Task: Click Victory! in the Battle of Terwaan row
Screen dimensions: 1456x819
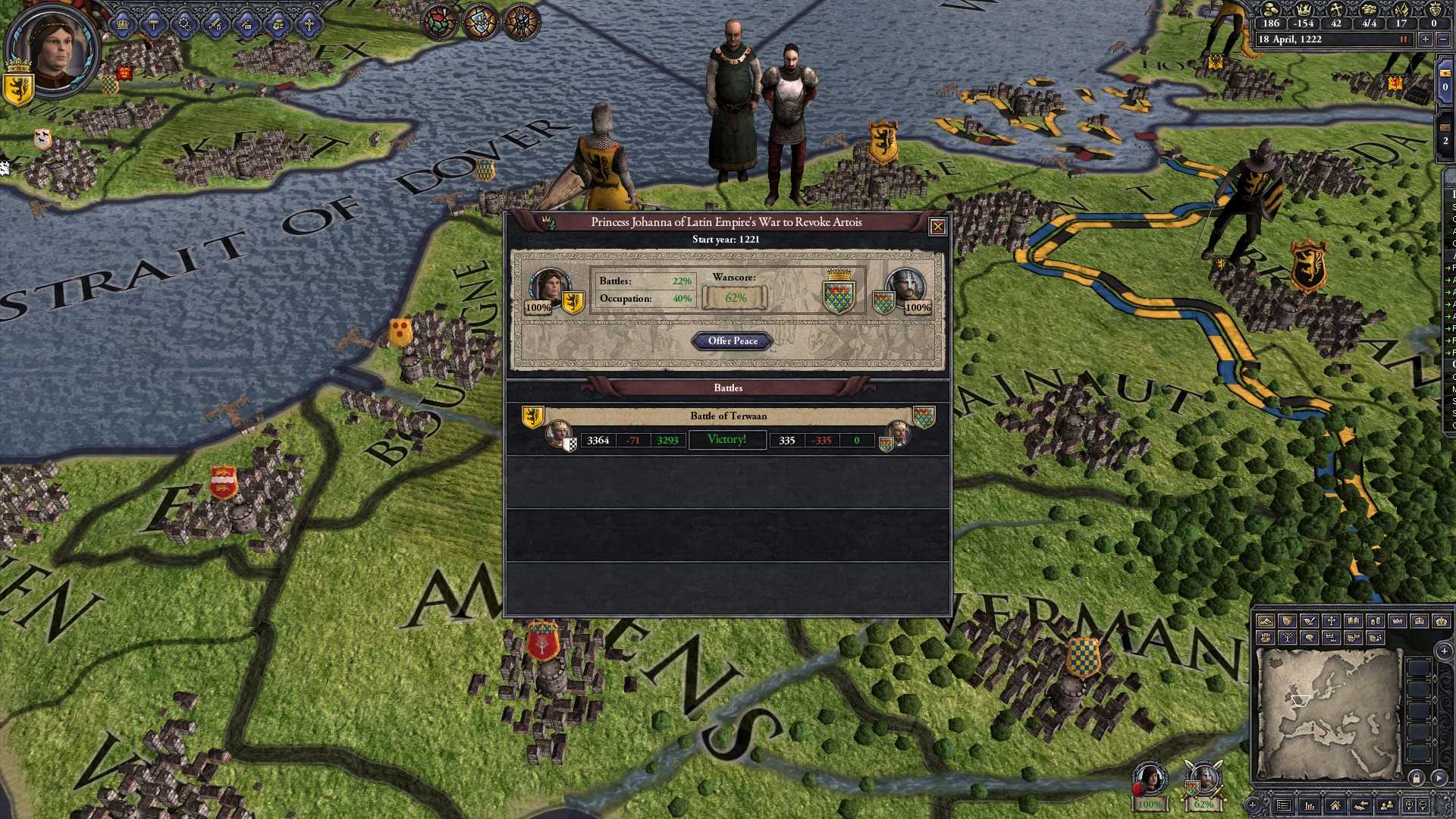Action: (x=726, y=440)
